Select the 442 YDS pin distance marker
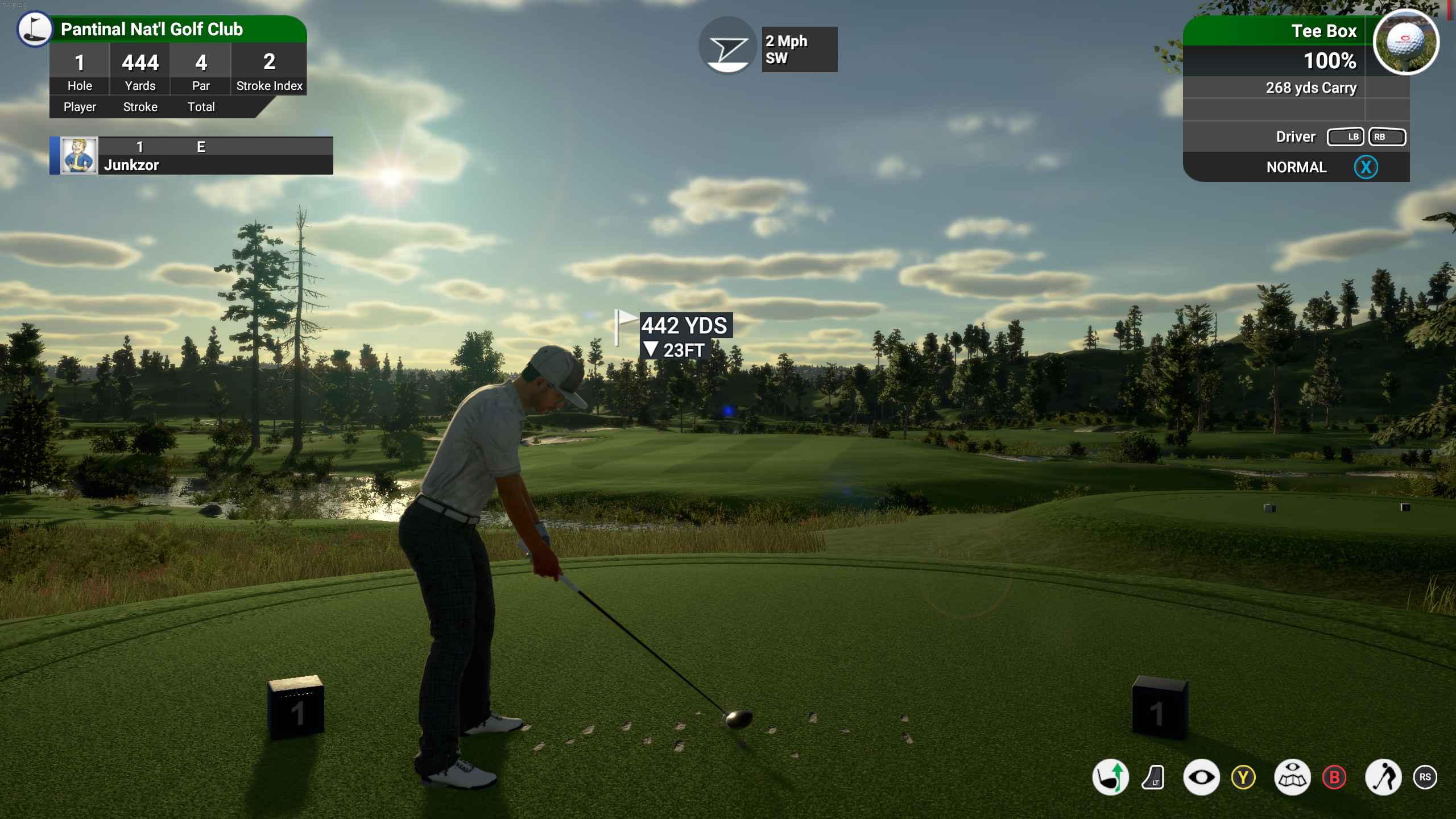 pyautogui.click(x=684, y=326)
